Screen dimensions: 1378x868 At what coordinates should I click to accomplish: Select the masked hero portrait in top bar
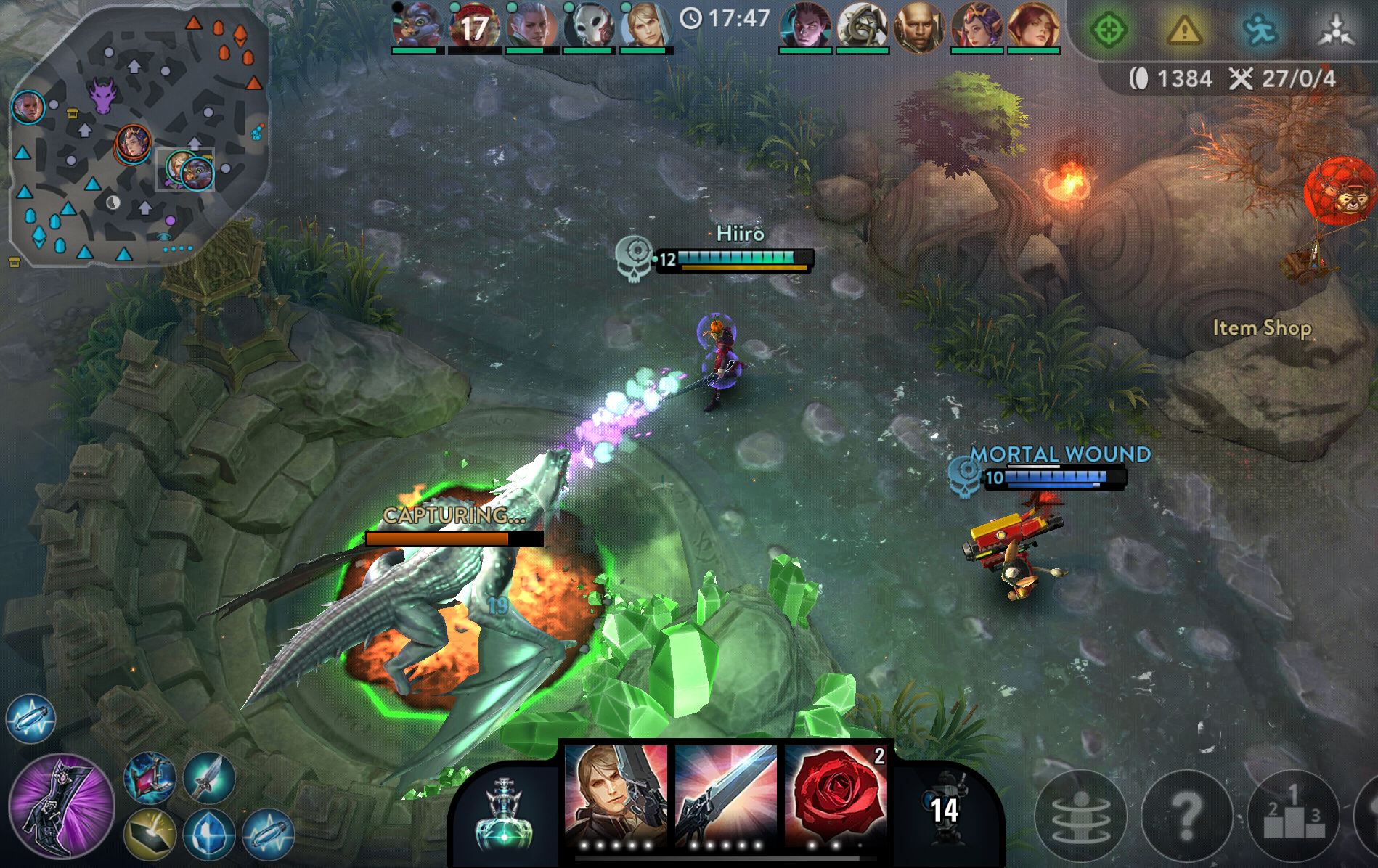pyautogui.click(x=589, y=25)
